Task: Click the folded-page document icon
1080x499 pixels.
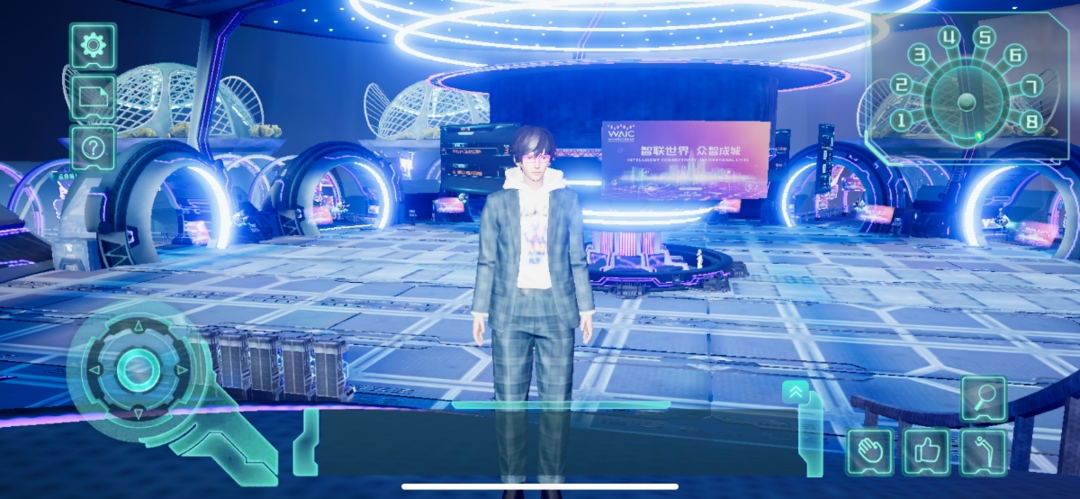Action: point(93,97)
